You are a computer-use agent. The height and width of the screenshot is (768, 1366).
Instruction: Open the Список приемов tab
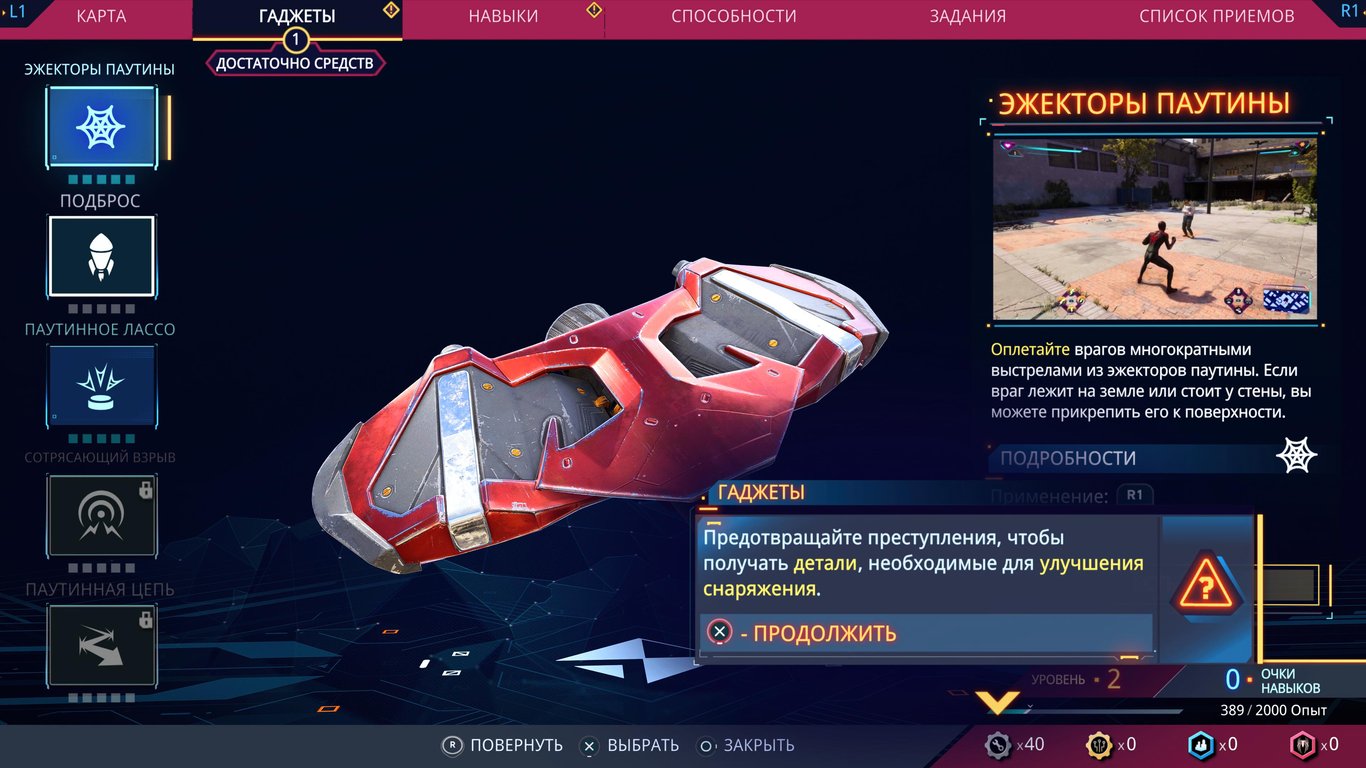(x=1216, y=17)
